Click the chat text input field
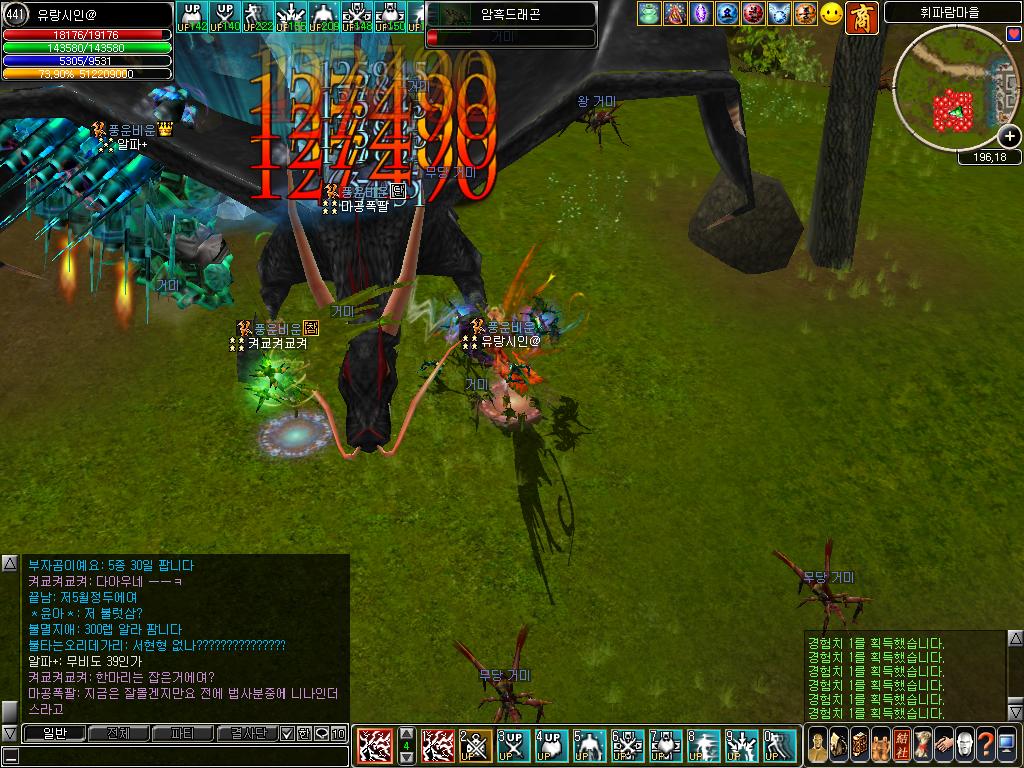 (180, 756)
